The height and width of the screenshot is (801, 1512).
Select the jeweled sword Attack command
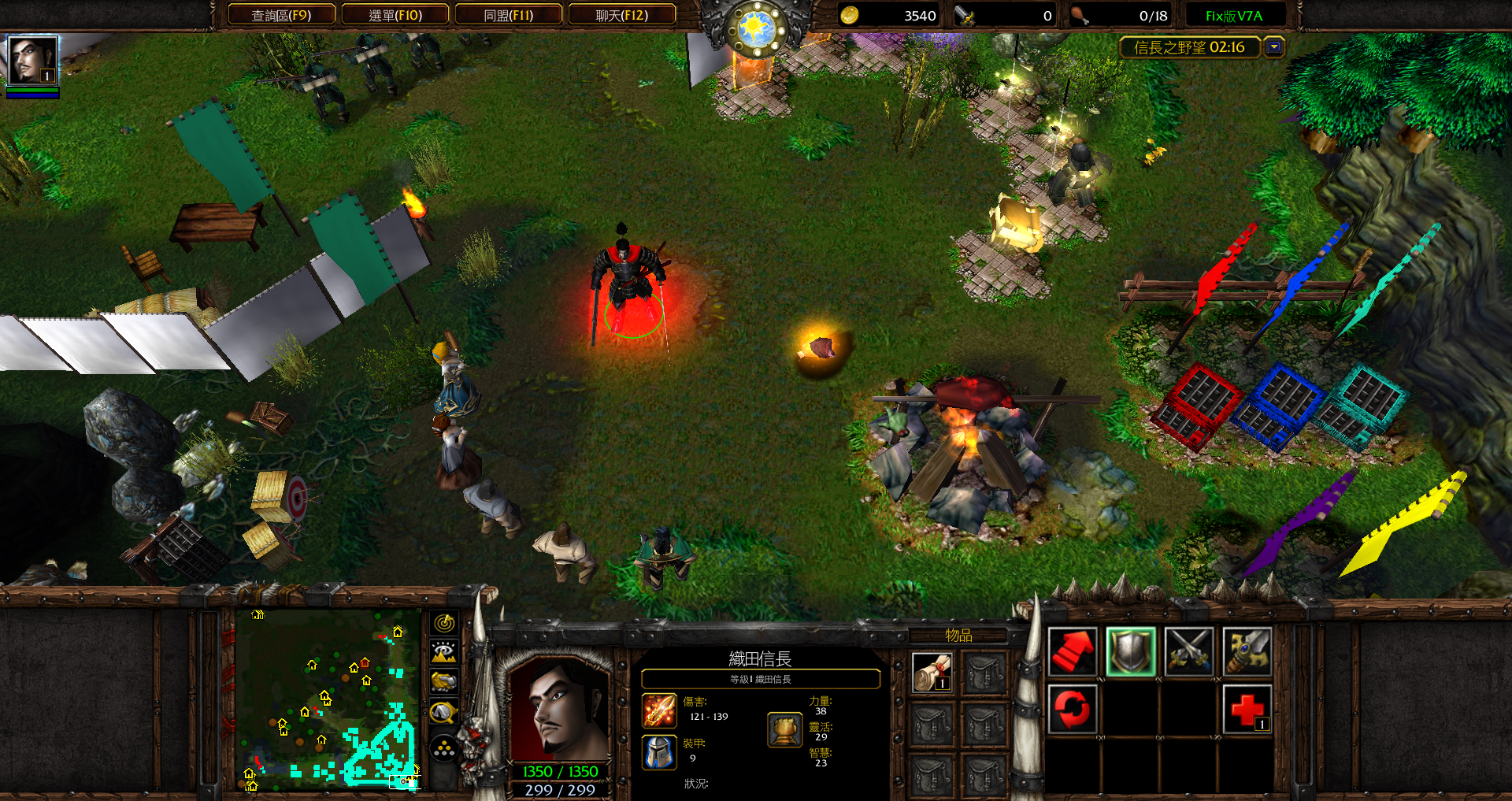click(x=1247, y=651)
